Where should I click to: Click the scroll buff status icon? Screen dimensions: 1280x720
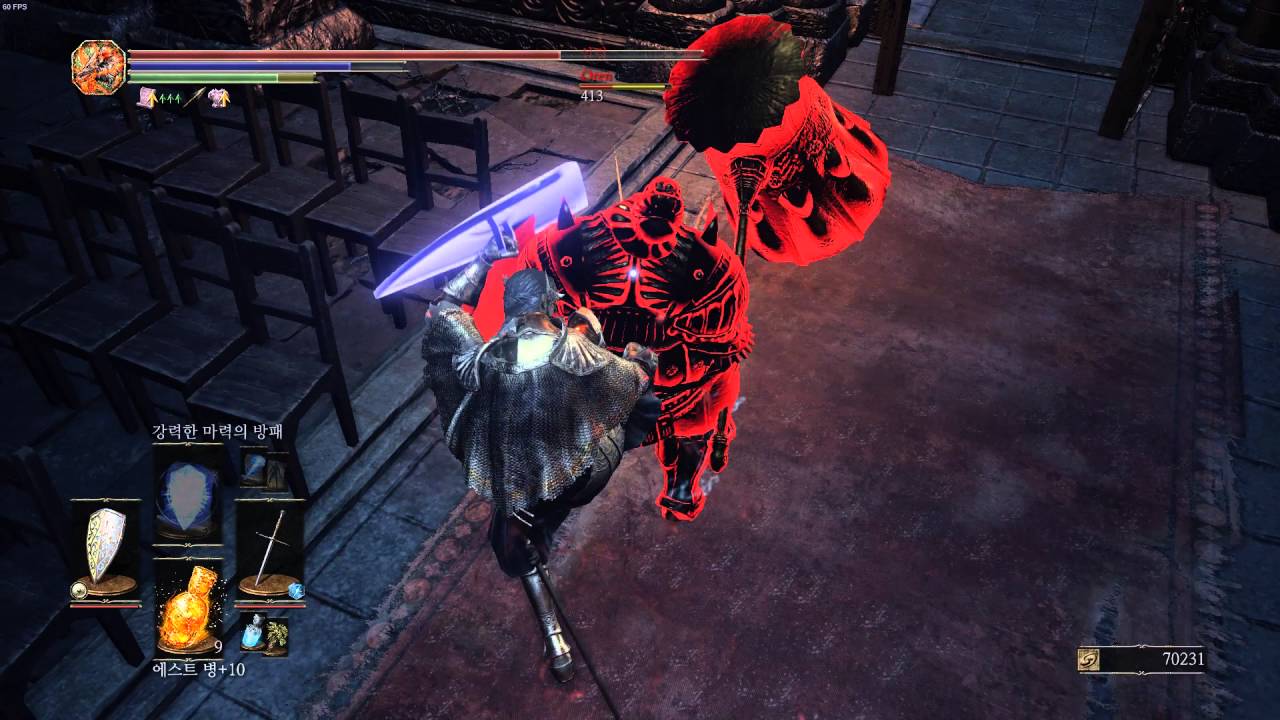(148, 96)
